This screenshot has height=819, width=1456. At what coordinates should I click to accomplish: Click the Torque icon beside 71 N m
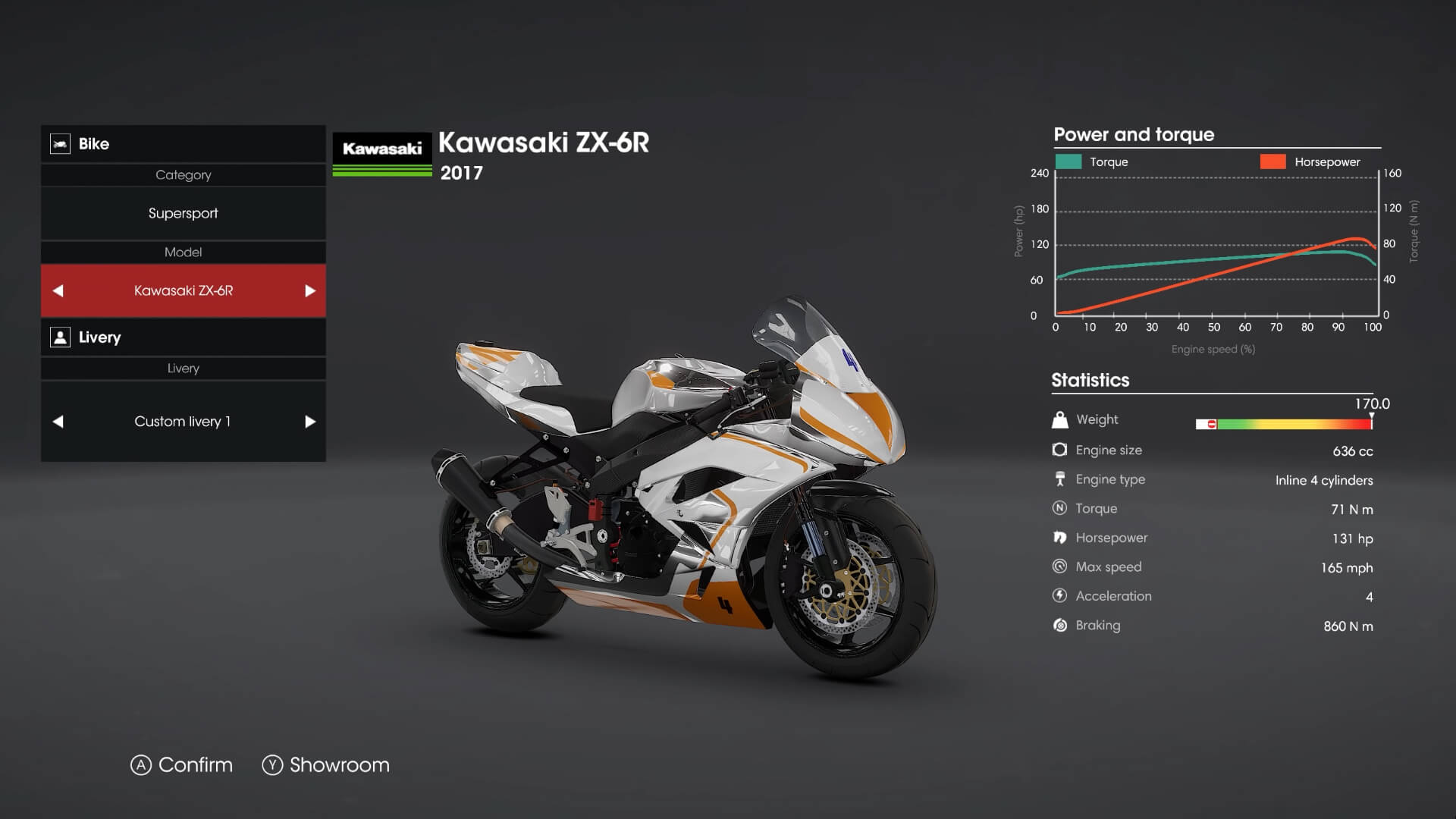click(1060, 508)
